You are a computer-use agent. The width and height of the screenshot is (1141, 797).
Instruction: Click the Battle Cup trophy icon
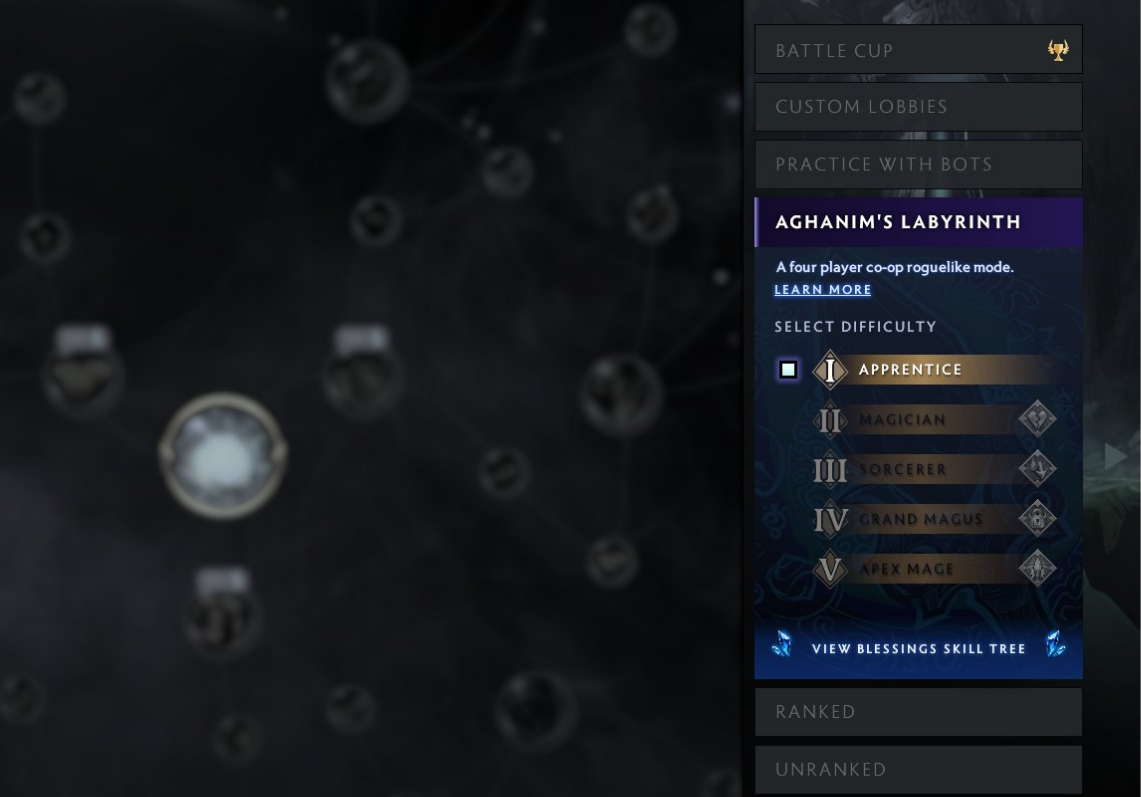pos(1058,51)
